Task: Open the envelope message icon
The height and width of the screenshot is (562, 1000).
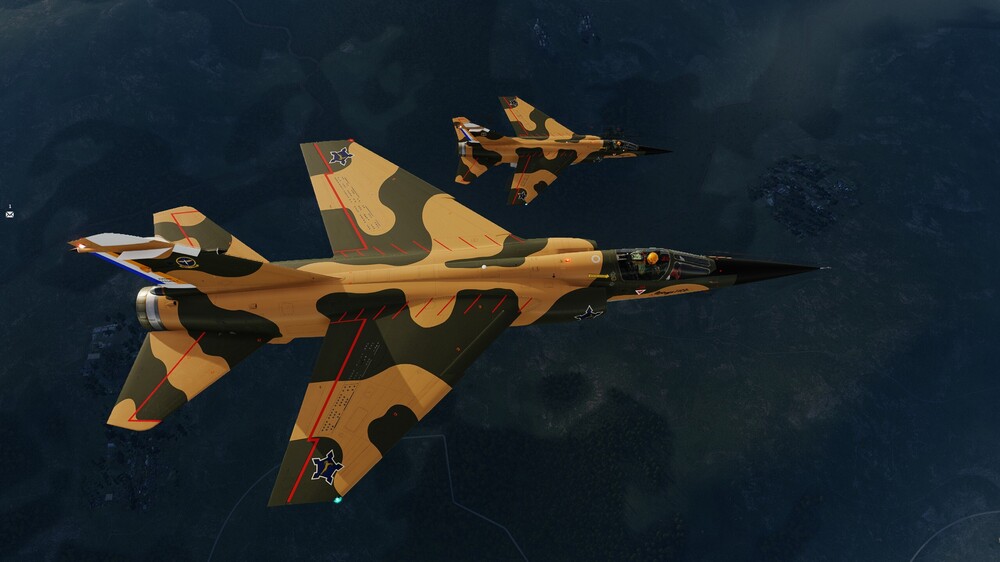Action: point(9,214)
